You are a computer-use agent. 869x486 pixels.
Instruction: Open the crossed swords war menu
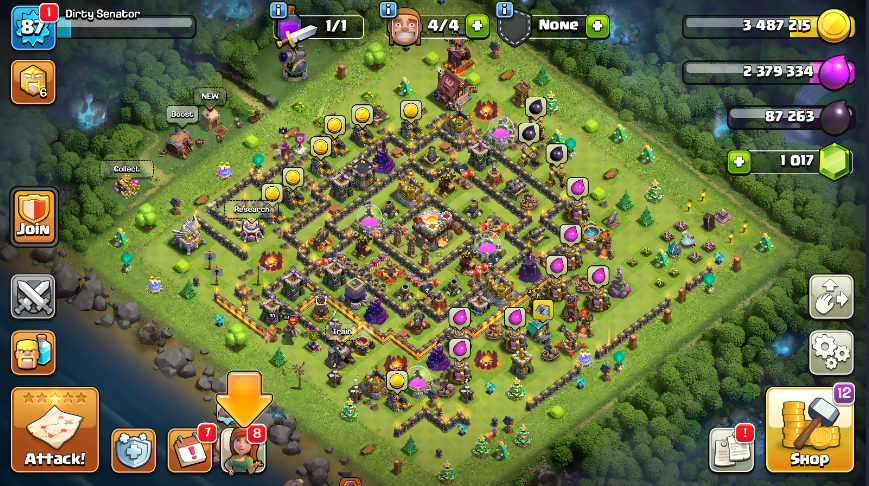pos(33,297)
